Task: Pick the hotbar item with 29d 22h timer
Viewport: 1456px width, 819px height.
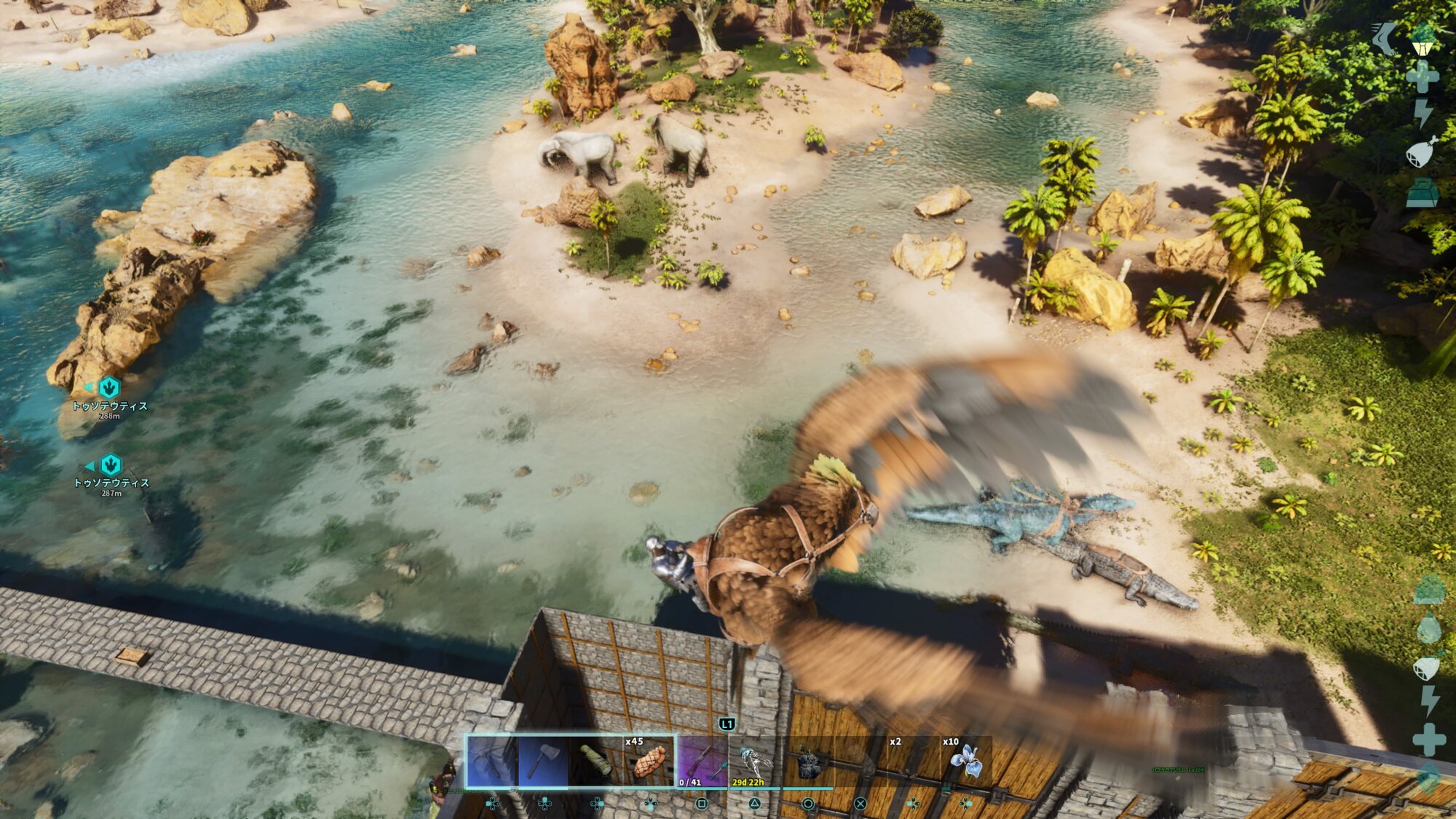Action: click(x=754, y=761)
